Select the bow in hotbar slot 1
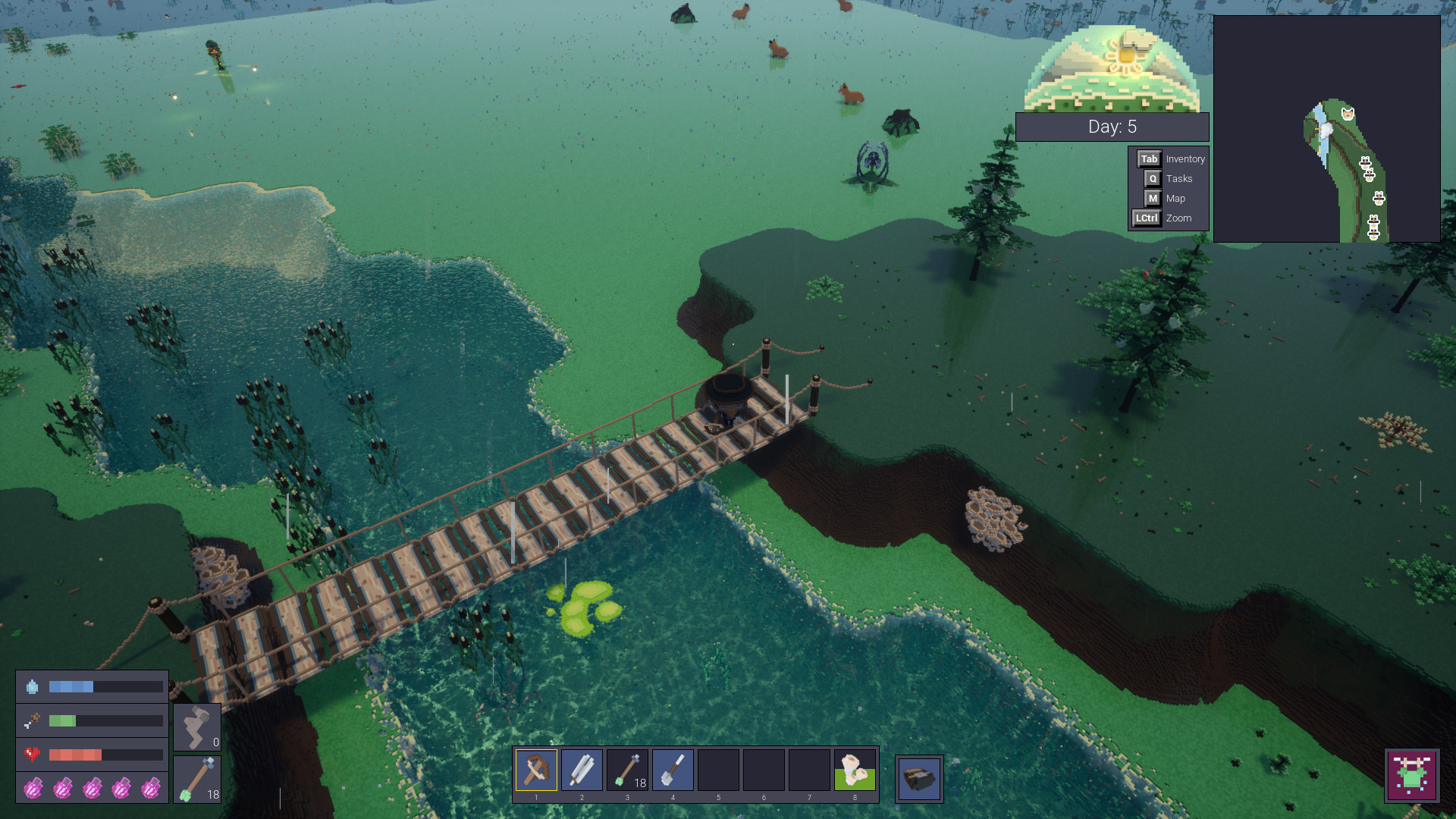This screenshot has width=1456, height=819. (536, 770)
